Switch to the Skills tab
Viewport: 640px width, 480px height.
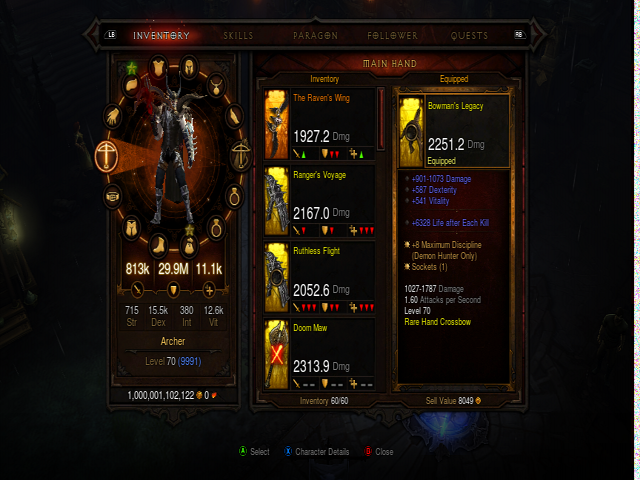click(238, 35)
